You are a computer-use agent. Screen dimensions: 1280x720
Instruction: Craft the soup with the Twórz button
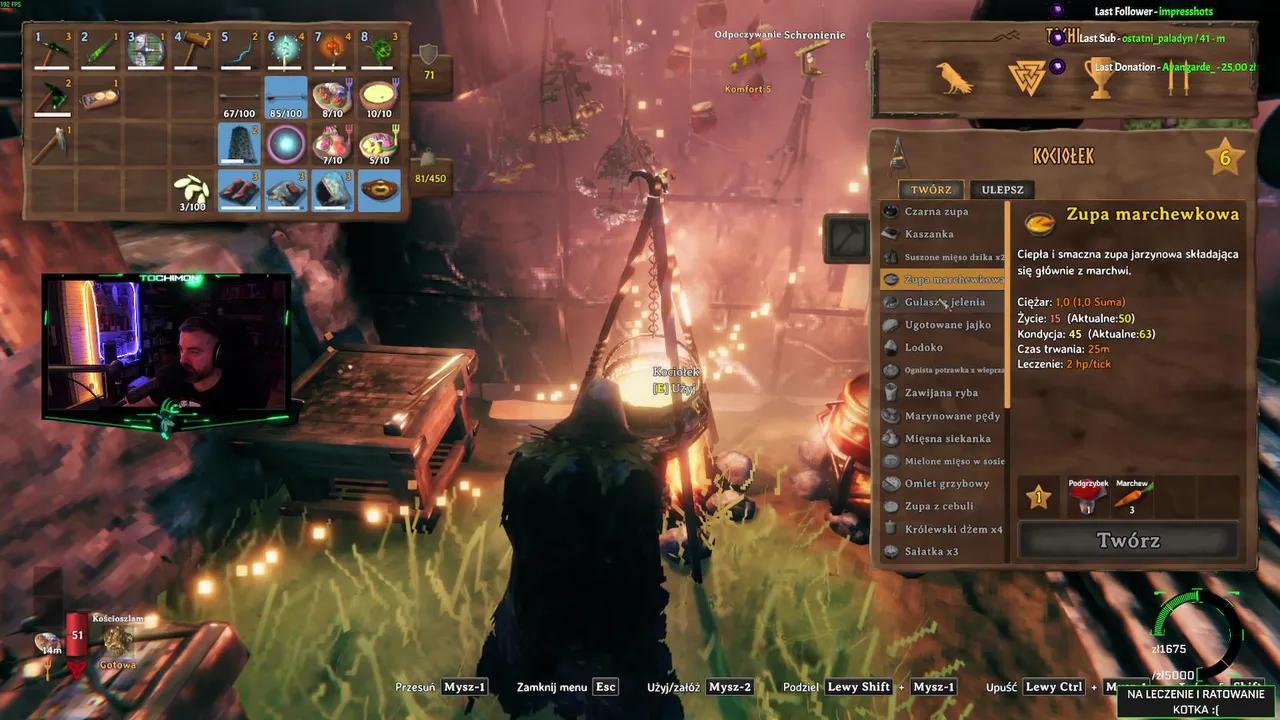coord(1128,541)
